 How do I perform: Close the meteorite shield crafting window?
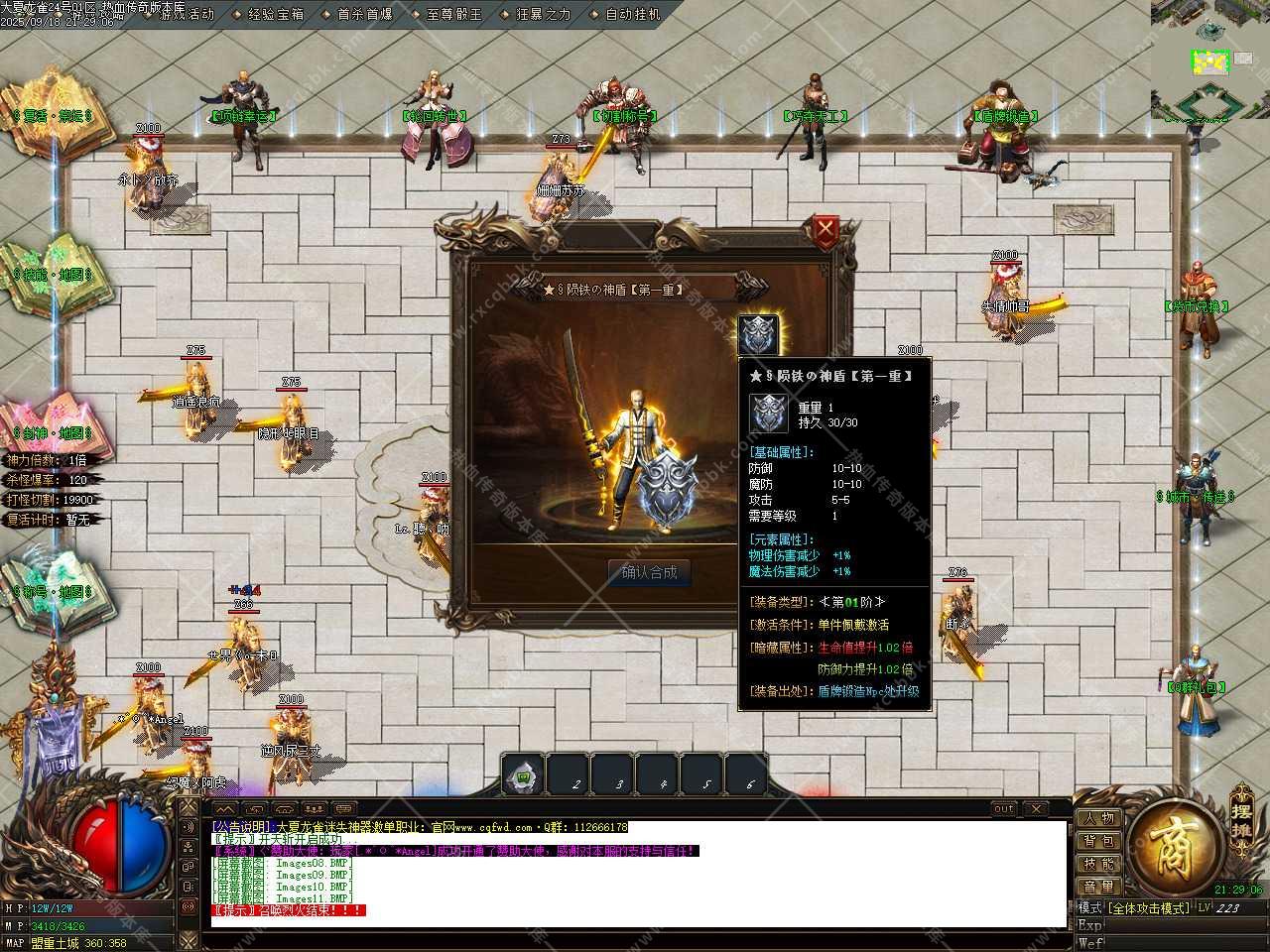coord(825,232)
